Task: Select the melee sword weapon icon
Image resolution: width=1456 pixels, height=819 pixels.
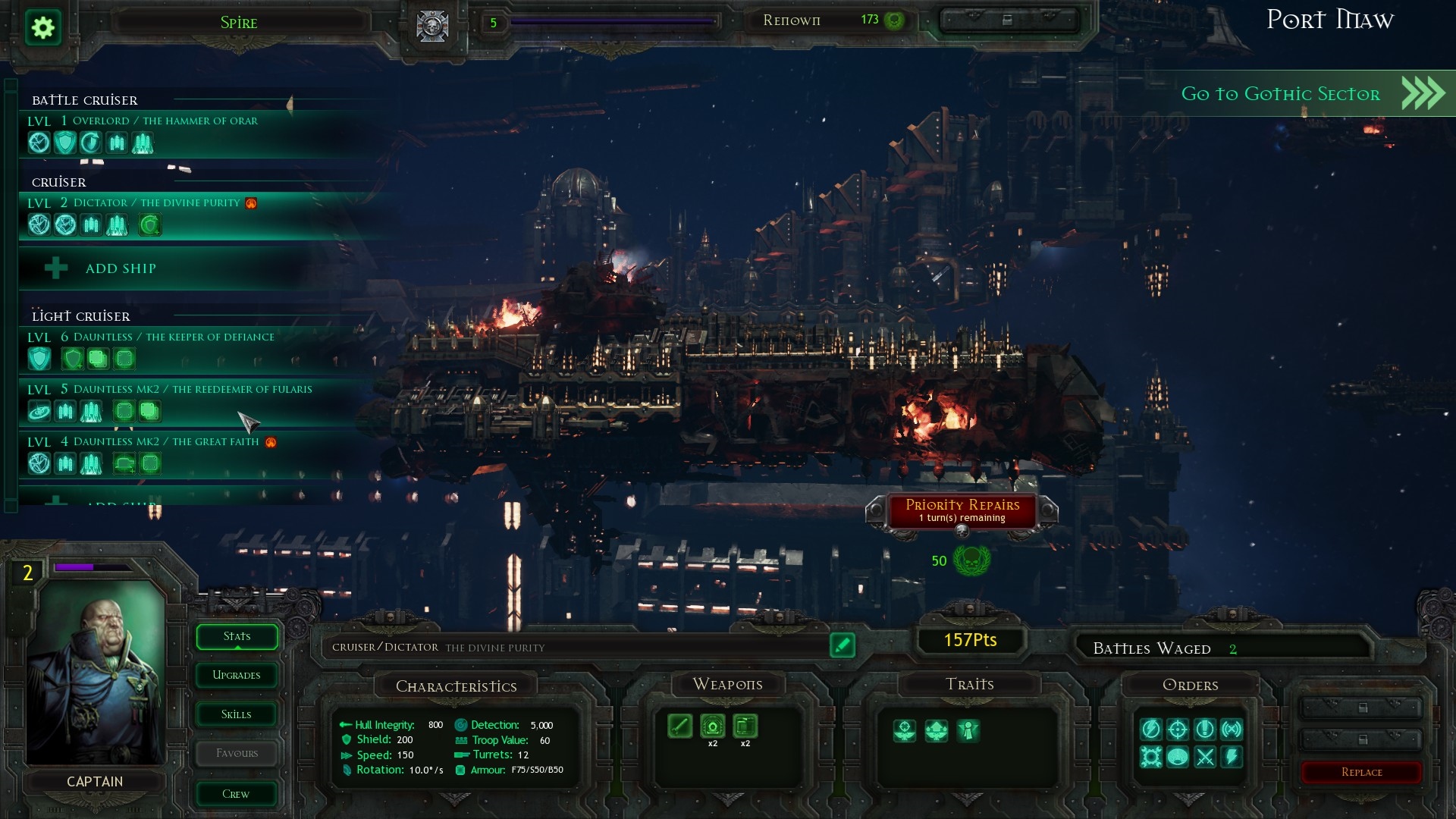Action: click(680, 726)
